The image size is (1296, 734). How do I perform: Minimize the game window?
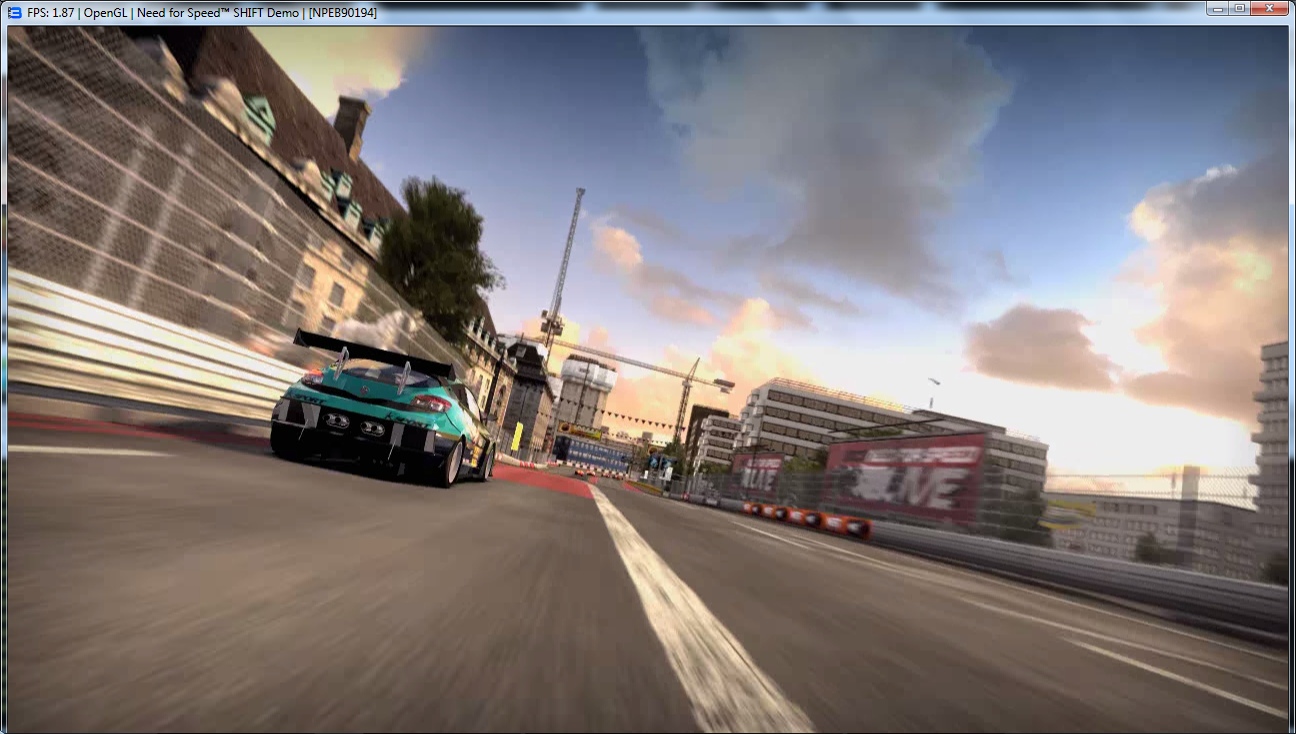(1218, 8)
